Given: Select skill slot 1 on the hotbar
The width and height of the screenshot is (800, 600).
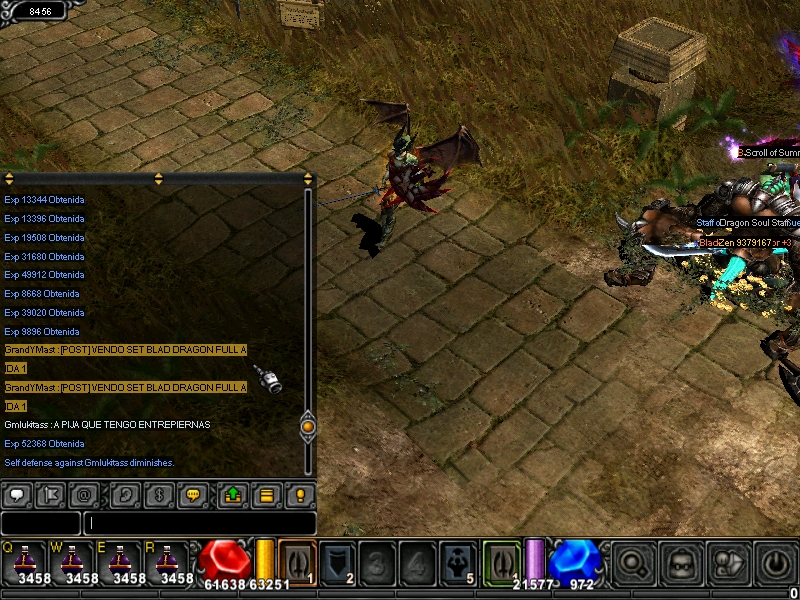Looking at the screenshot, I should click(297, 562).
